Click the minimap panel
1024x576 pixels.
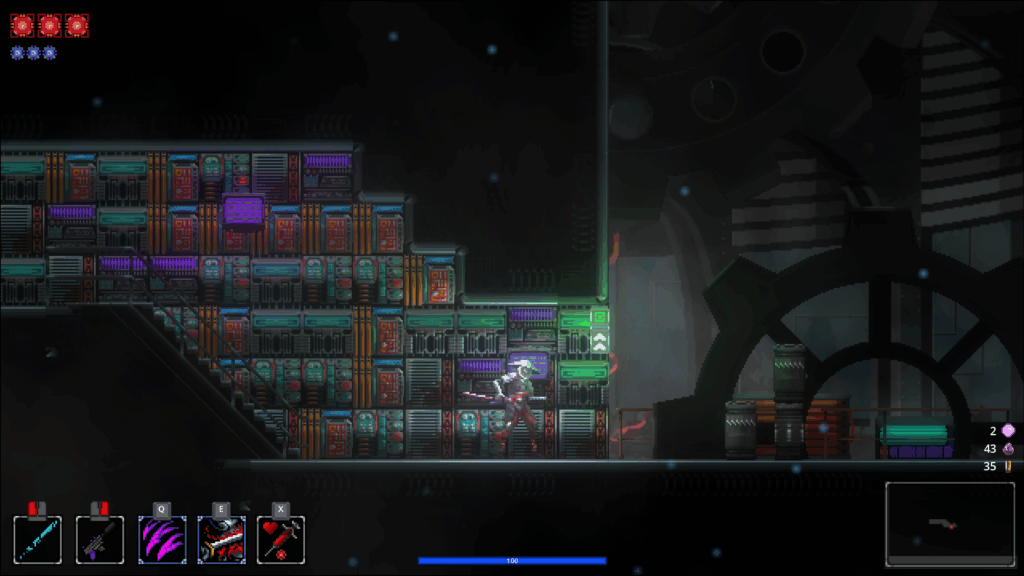click(x=949, y=523)
